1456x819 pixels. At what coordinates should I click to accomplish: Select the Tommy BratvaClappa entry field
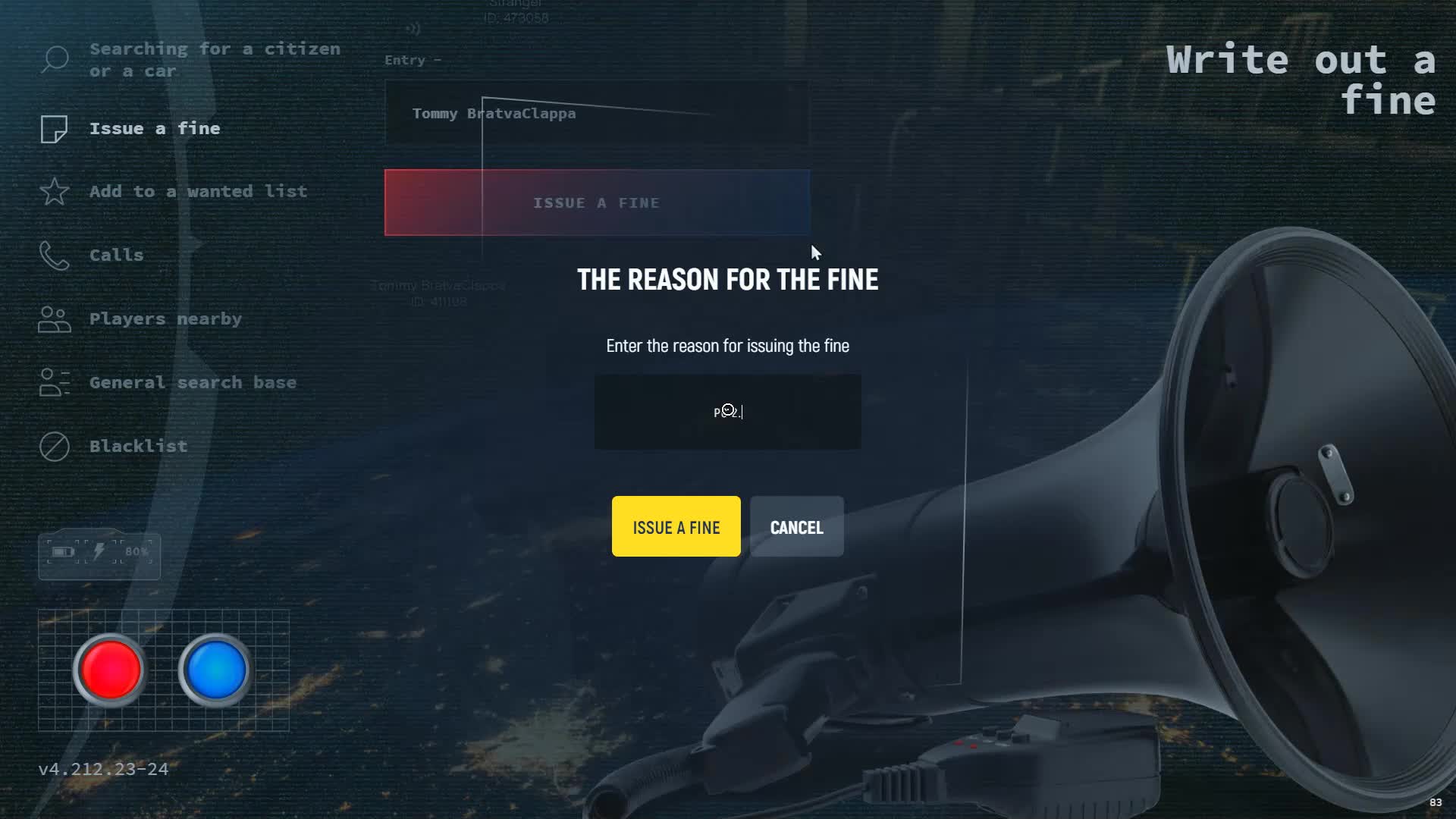[x=596, y=114]
